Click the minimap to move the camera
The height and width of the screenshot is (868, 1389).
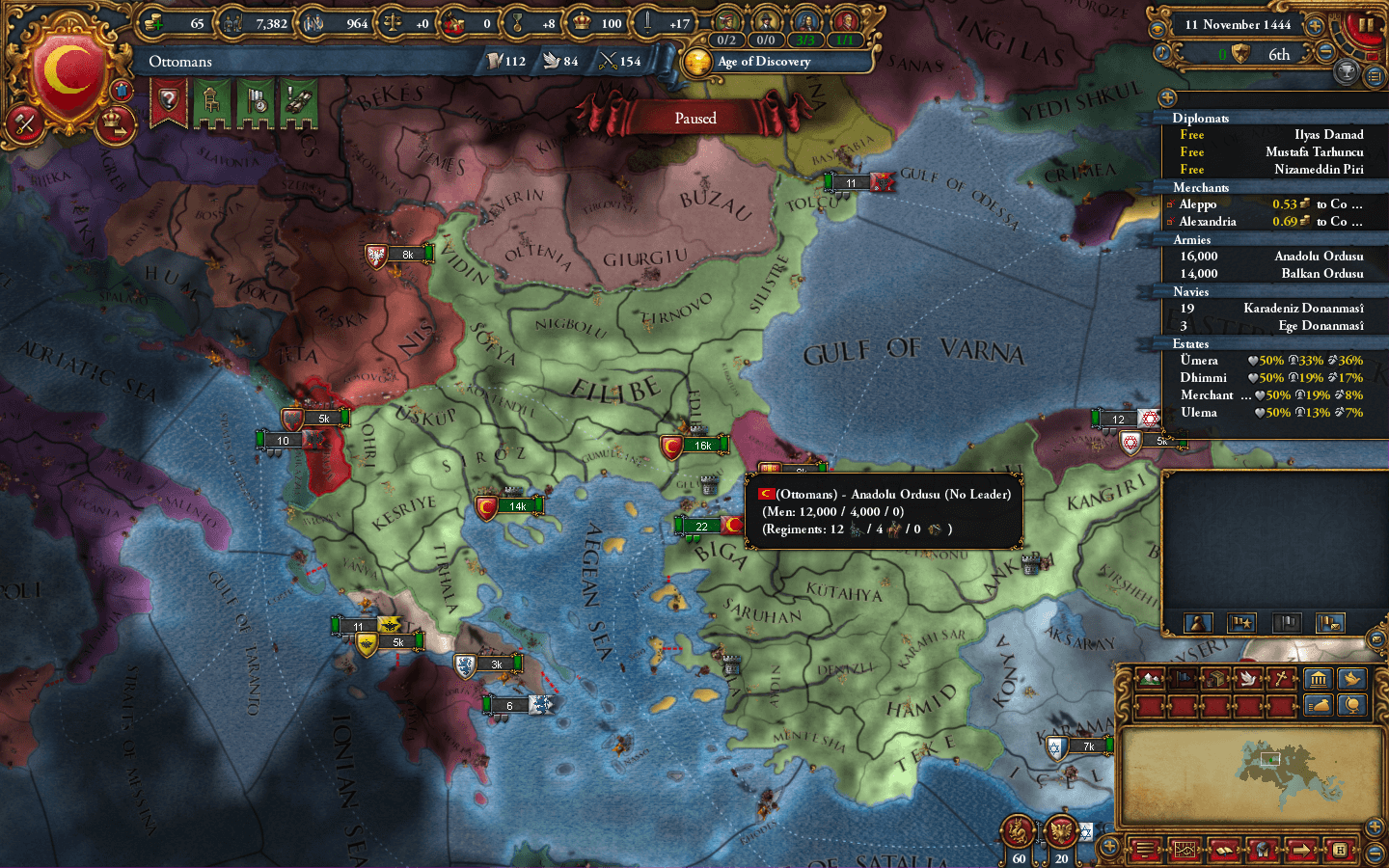[x=1244, y=773]
